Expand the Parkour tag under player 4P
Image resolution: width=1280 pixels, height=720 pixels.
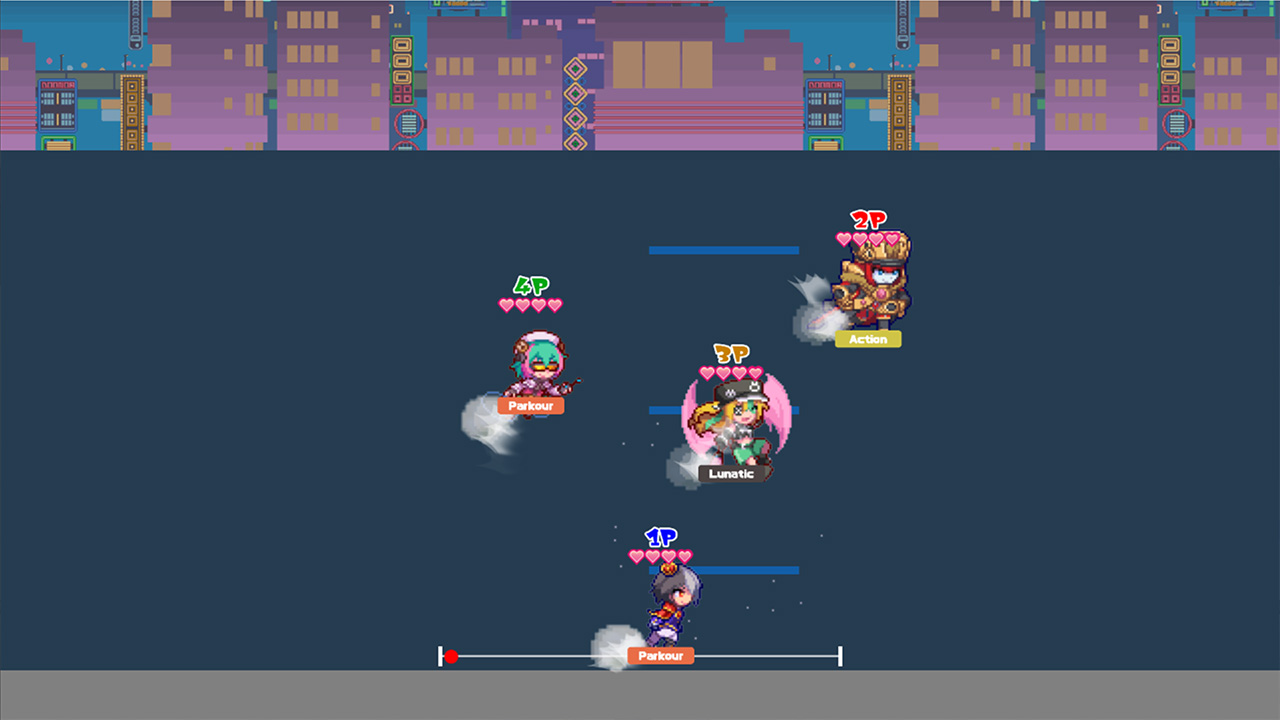pos(531,405)
